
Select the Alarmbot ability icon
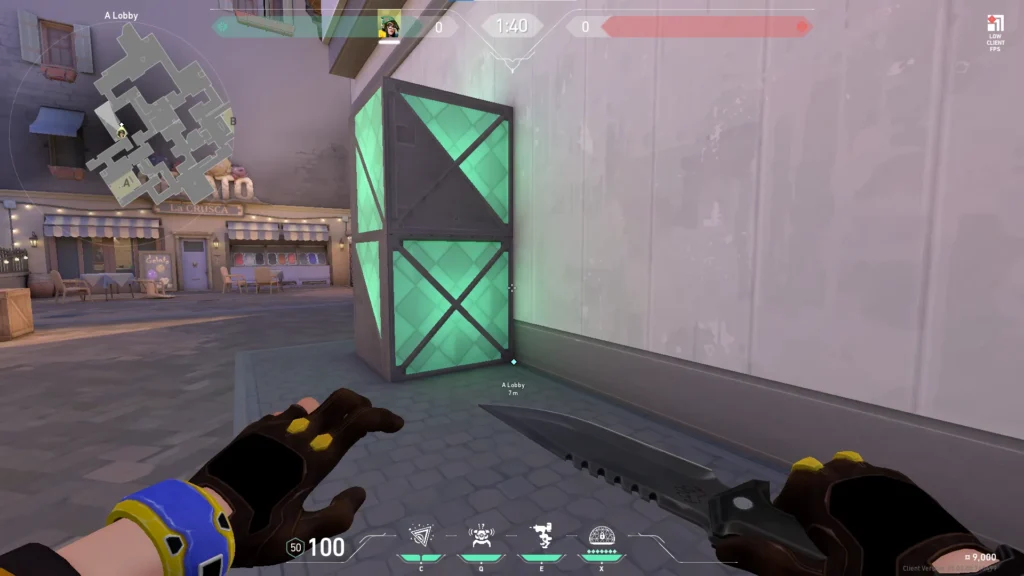point(481,537)
